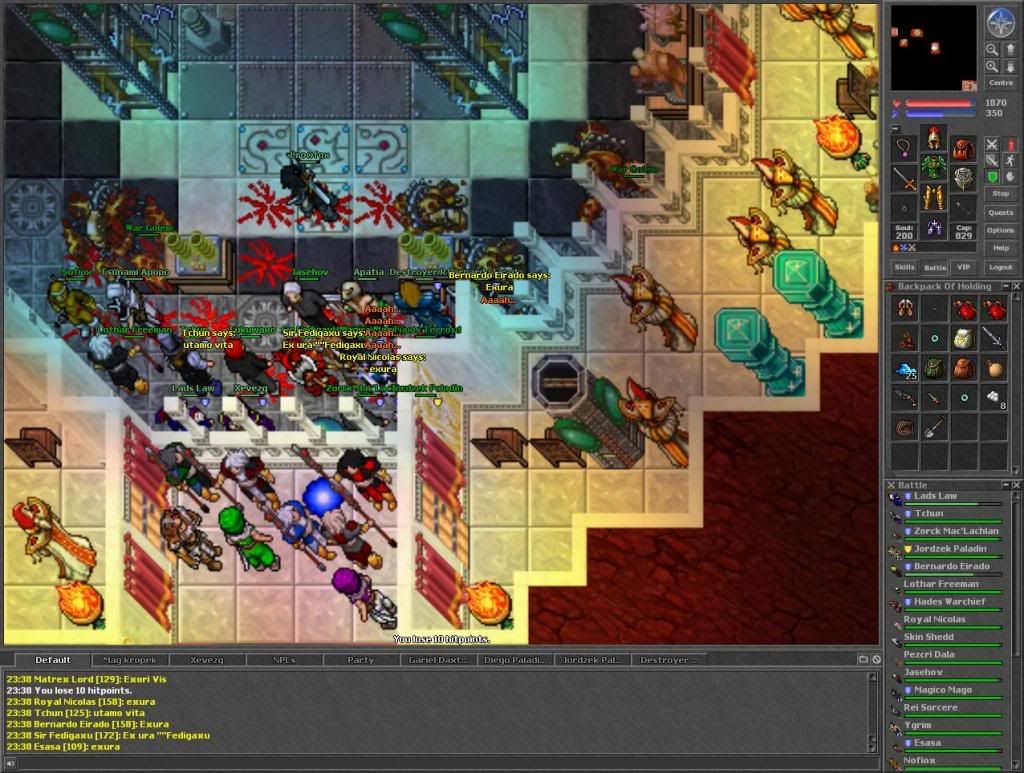Click the Logout button
Image resolution: width=1024 pixels, height=773 pixels.
(1000, 267)
